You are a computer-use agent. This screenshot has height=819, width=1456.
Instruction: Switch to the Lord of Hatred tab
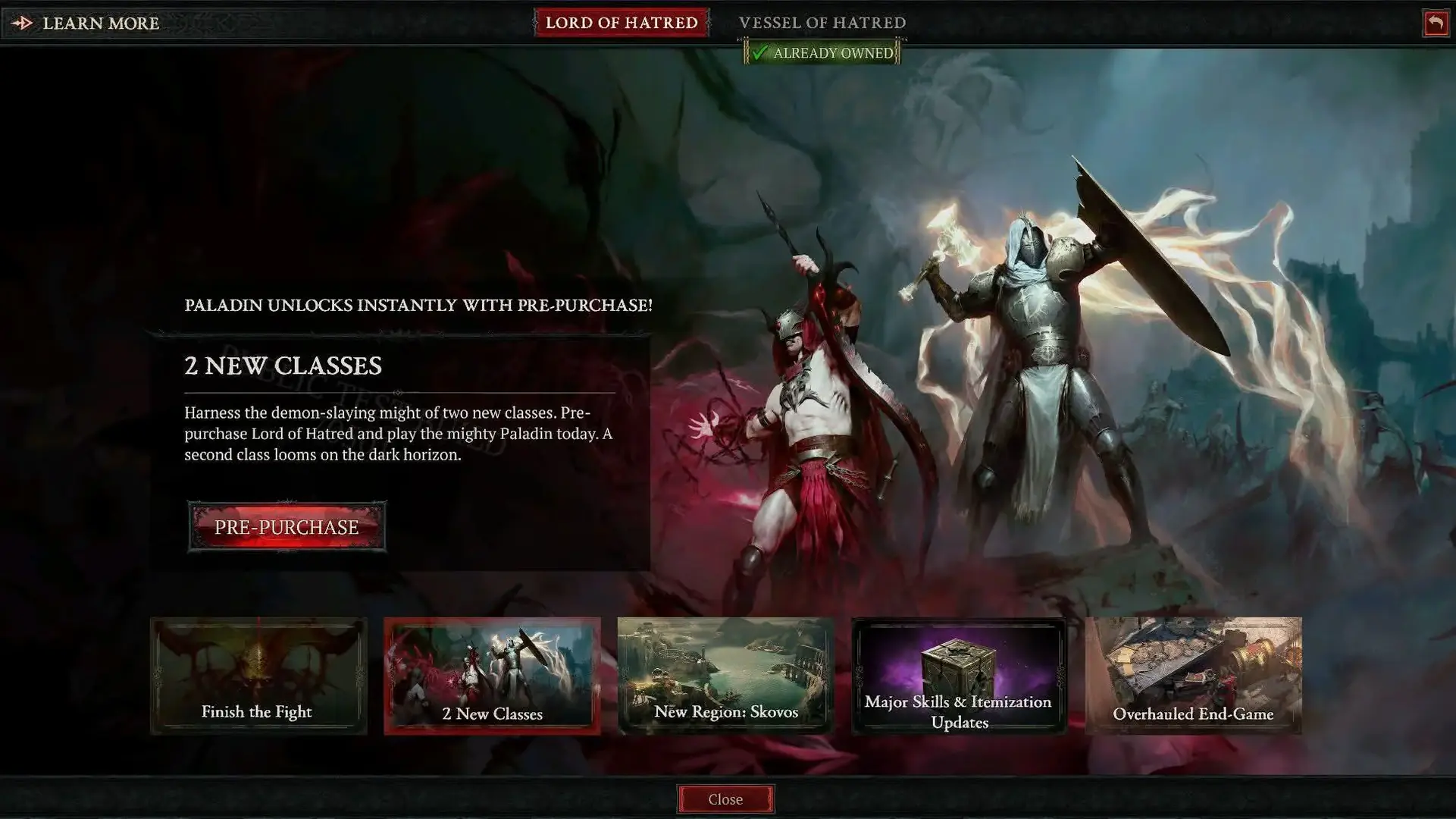point(622,23)
